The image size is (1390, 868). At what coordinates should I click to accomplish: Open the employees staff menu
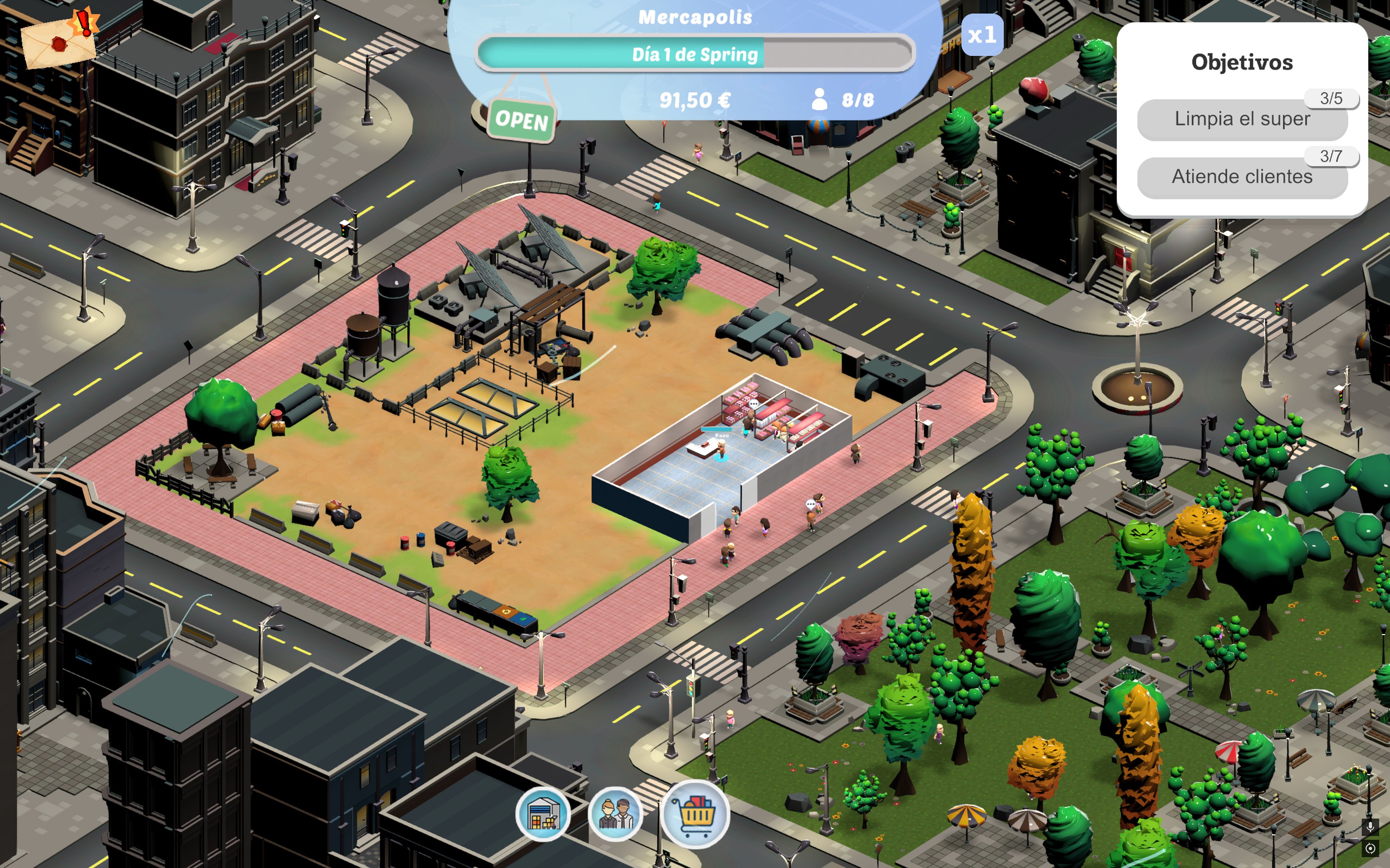point(615,814)
